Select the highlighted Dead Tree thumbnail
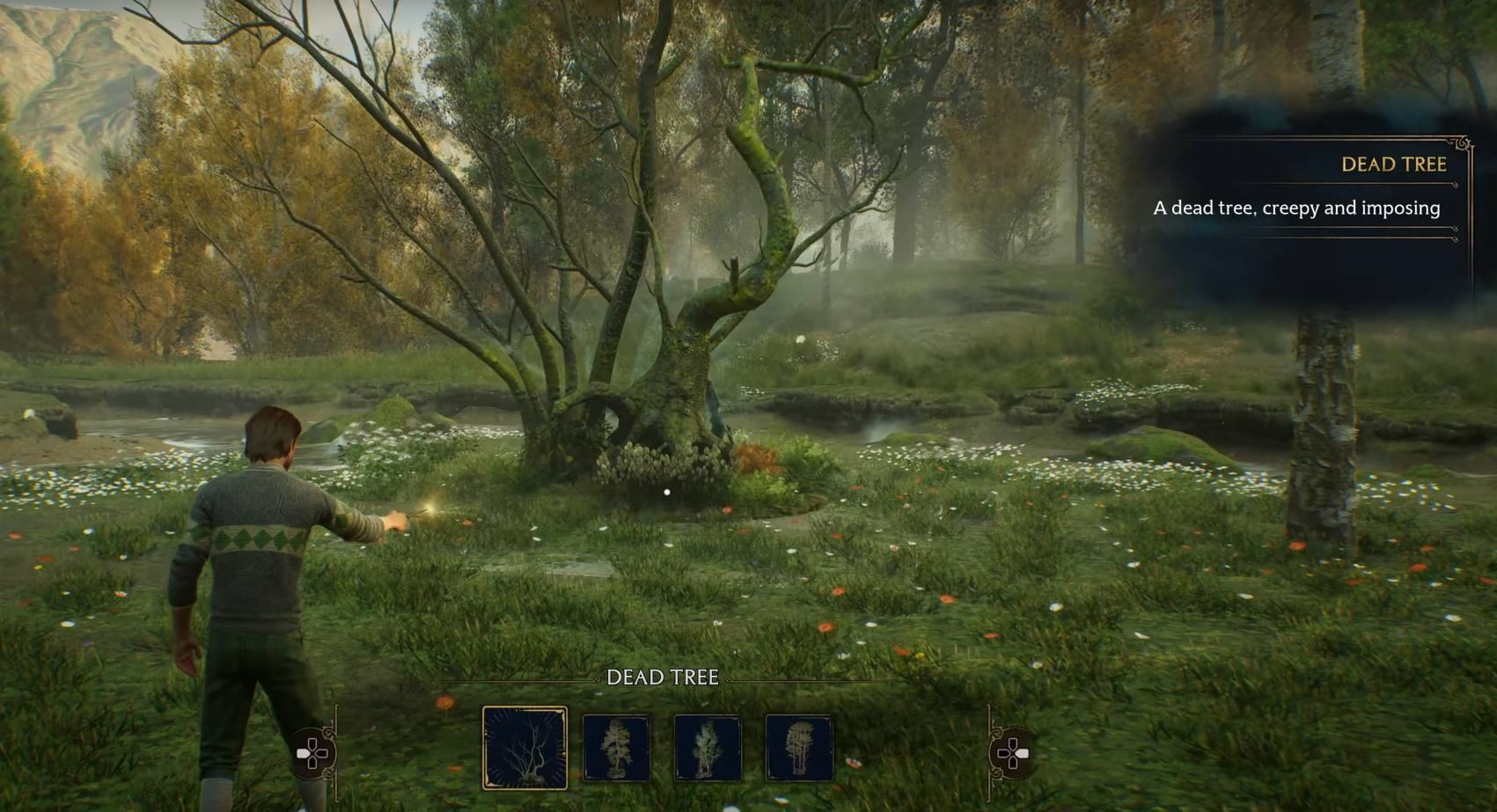 click(525, 748)
